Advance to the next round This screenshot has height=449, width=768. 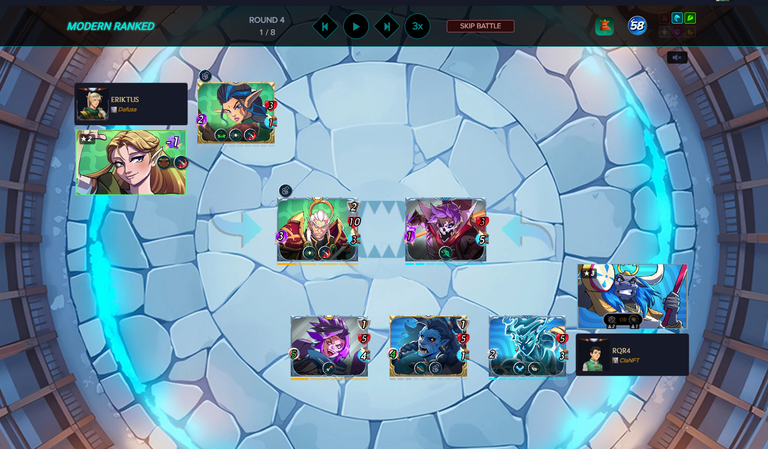pyautogui.click(x=387, y=26)
